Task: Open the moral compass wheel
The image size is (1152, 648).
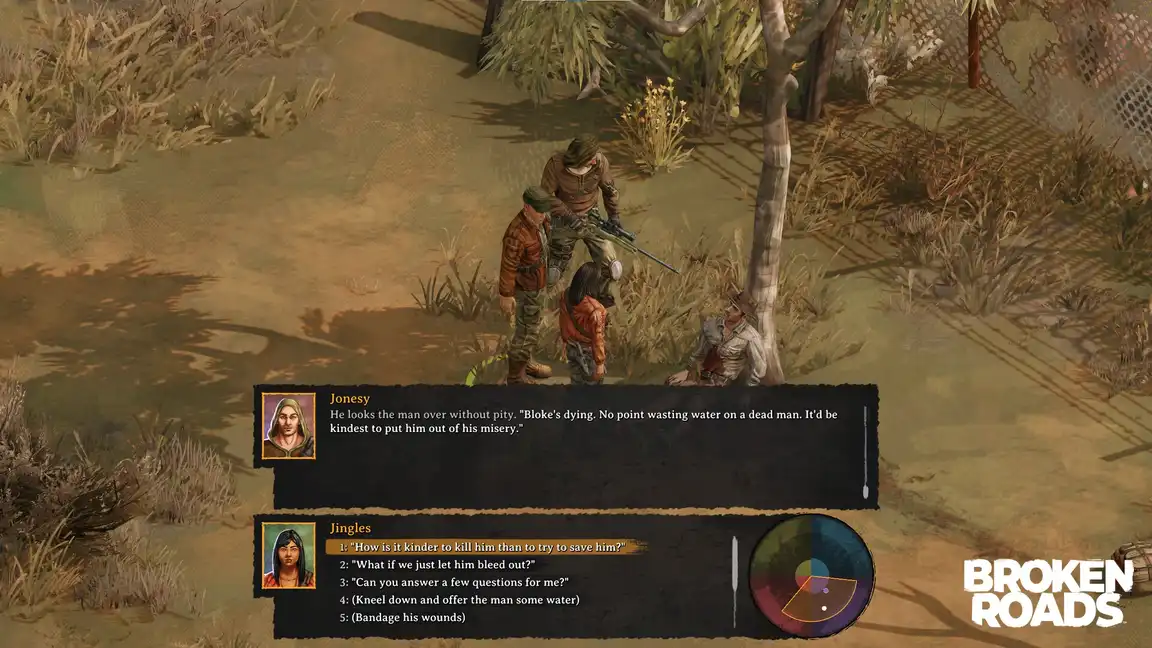Action: pyautogui.click(x=811, y=577)
